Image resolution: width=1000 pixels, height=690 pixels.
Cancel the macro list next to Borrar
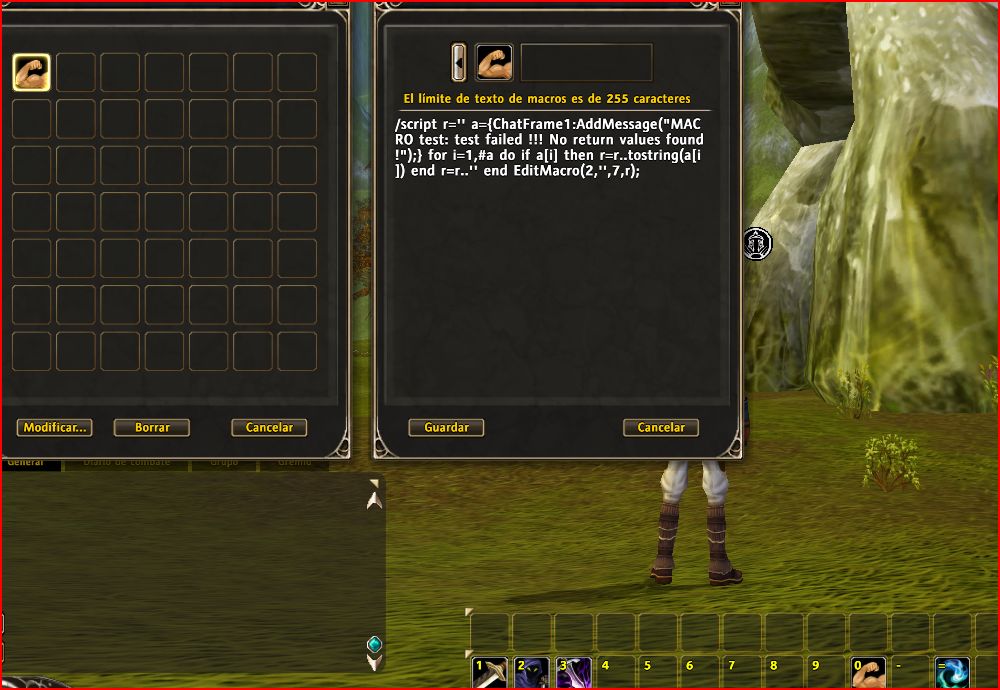point(269,427)
